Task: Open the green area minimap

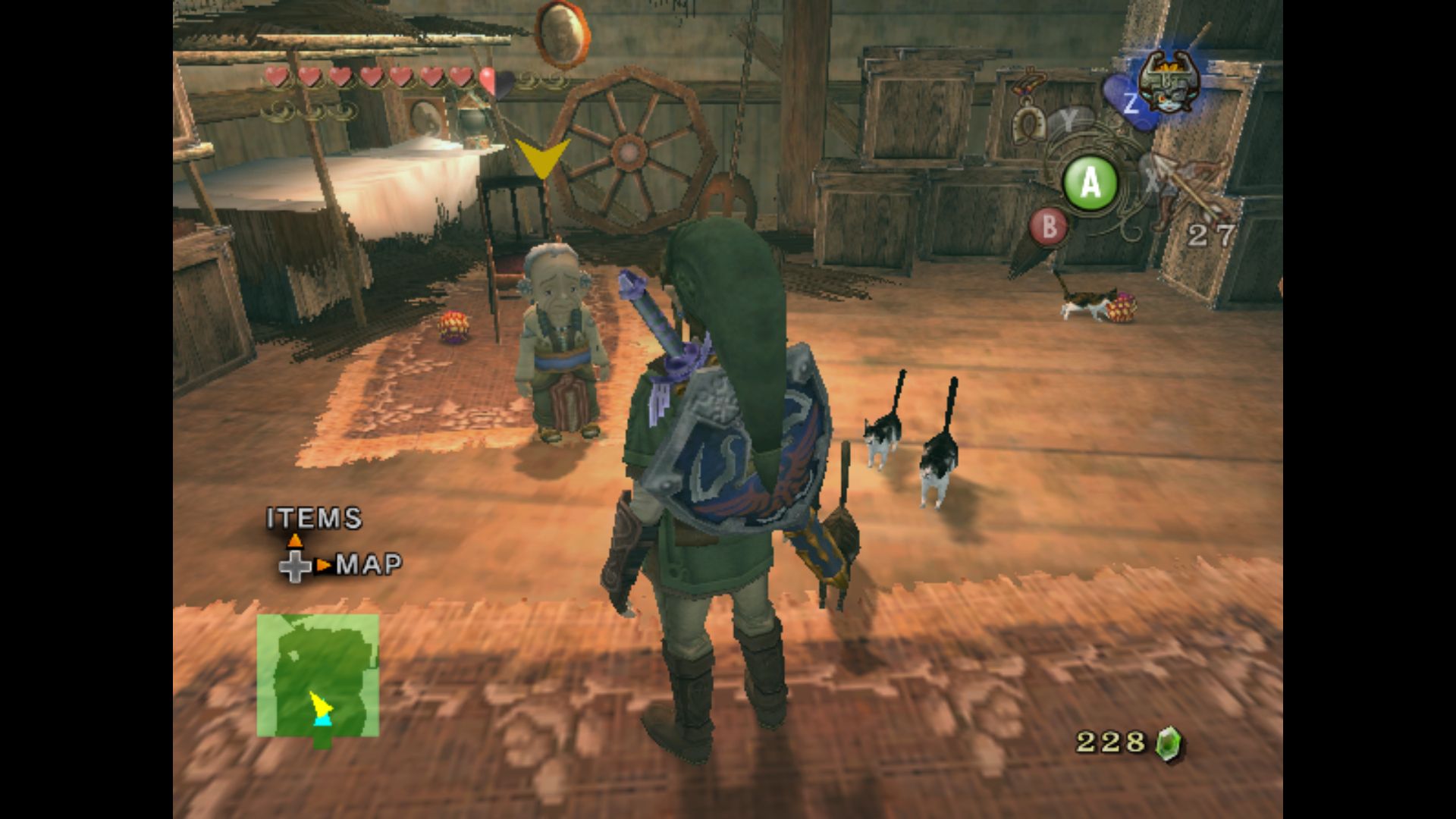Action: [318, 675]
